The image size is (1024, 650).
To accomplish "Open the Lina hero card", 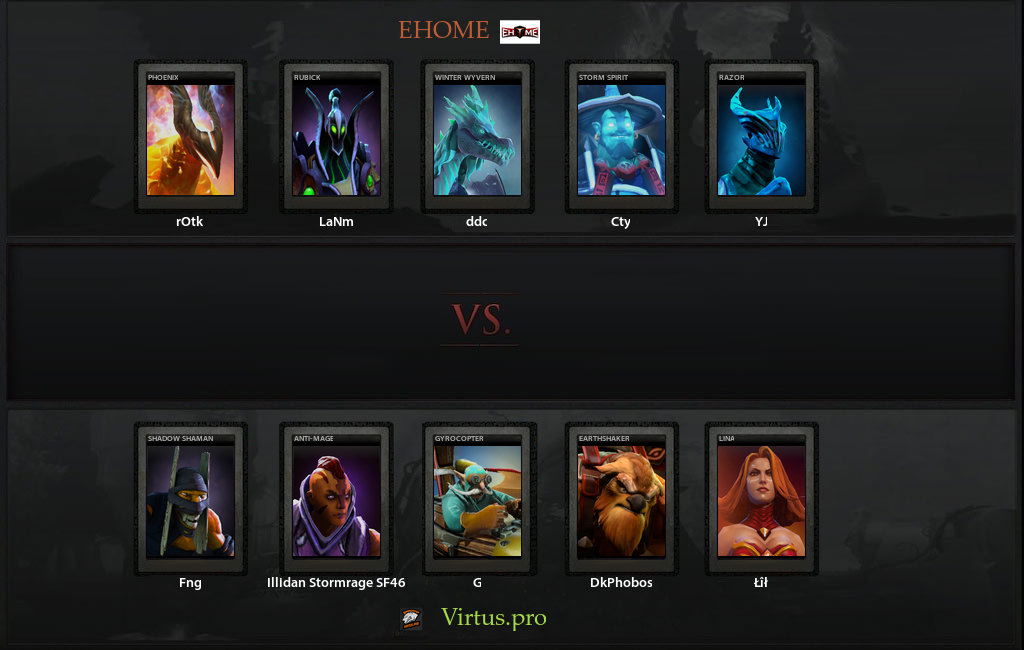I will [x=762, y=500].
